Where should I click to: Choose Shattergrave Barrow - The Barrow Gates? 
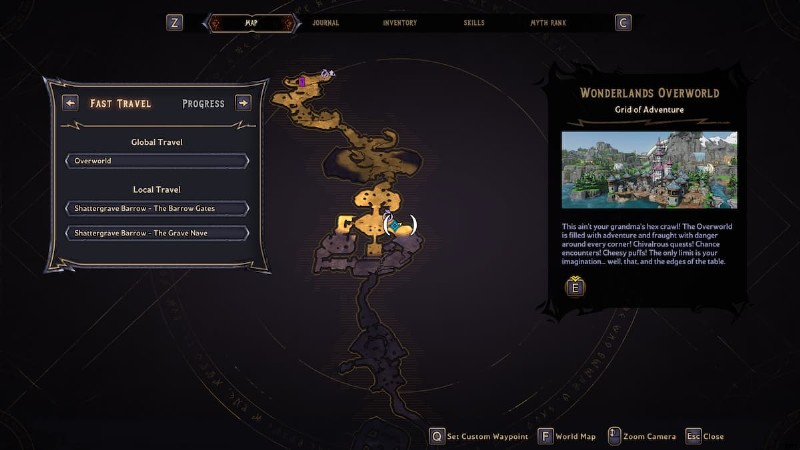pos(157,208)
